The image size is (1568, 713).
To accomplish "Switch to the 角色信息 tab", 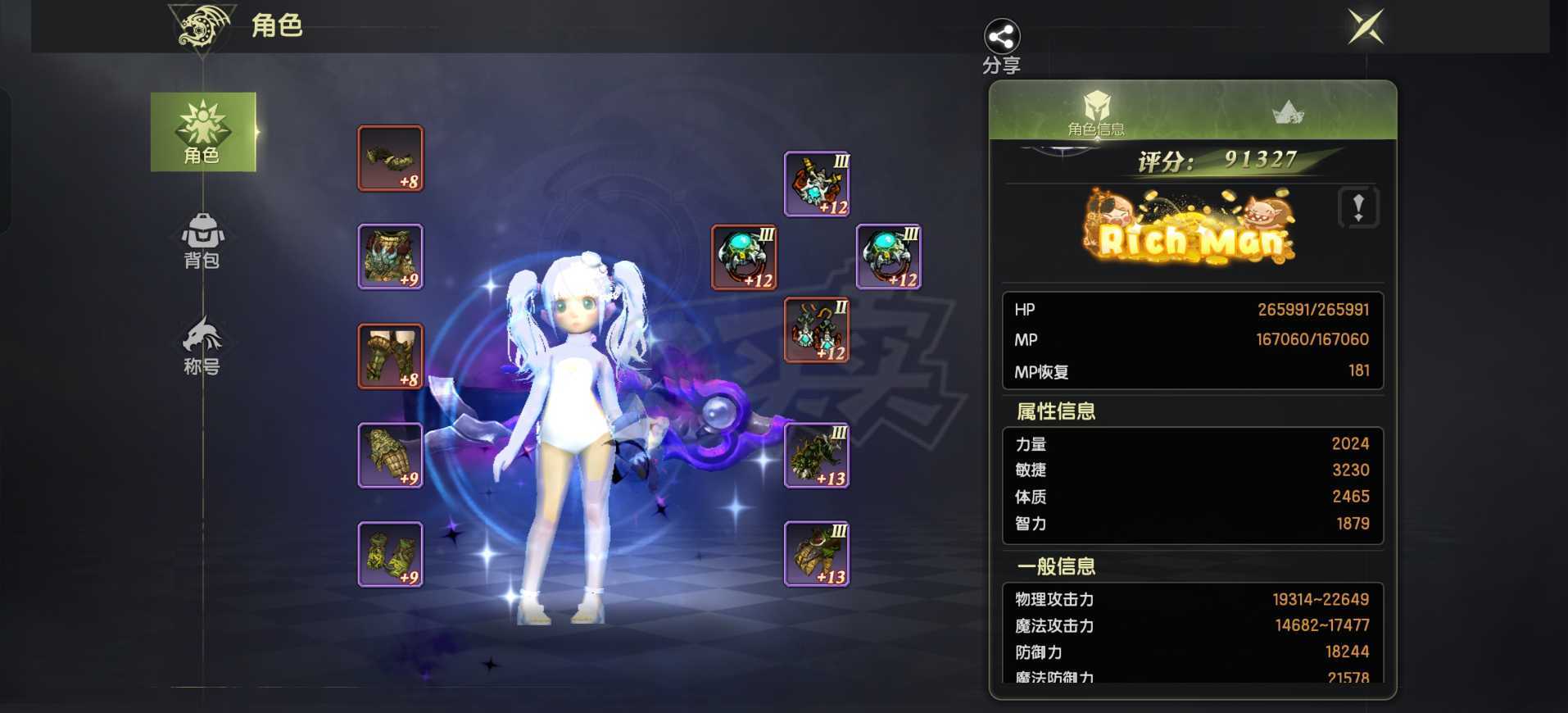I will pyautogui.click(x=1096, y=119).
